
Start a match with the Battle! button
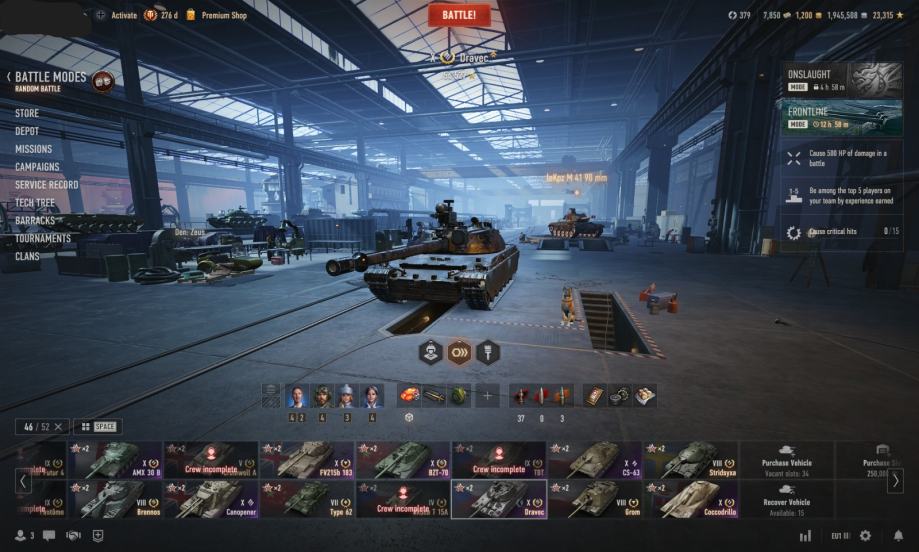coord(459,15)
